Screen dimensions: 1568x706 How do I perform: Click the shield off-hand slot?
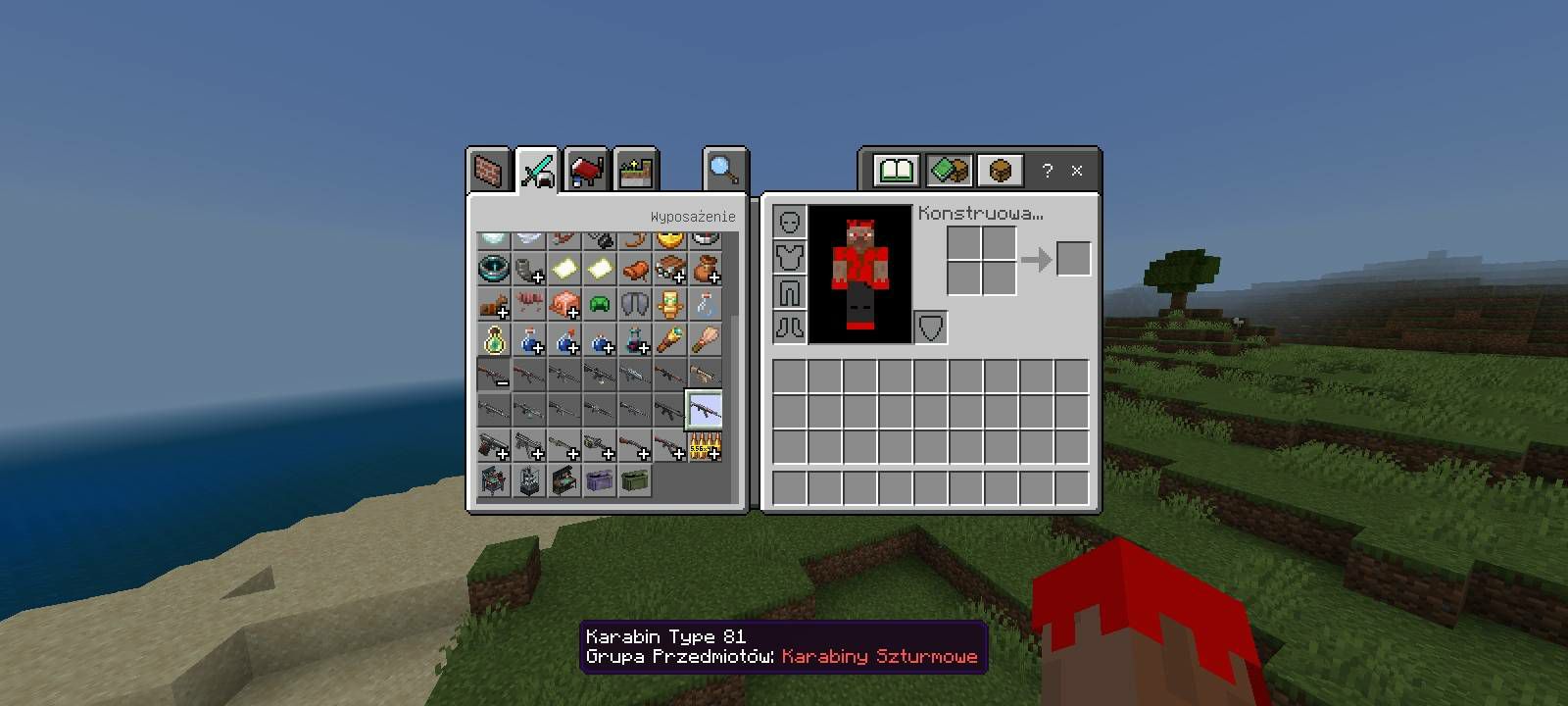(931, 328)
